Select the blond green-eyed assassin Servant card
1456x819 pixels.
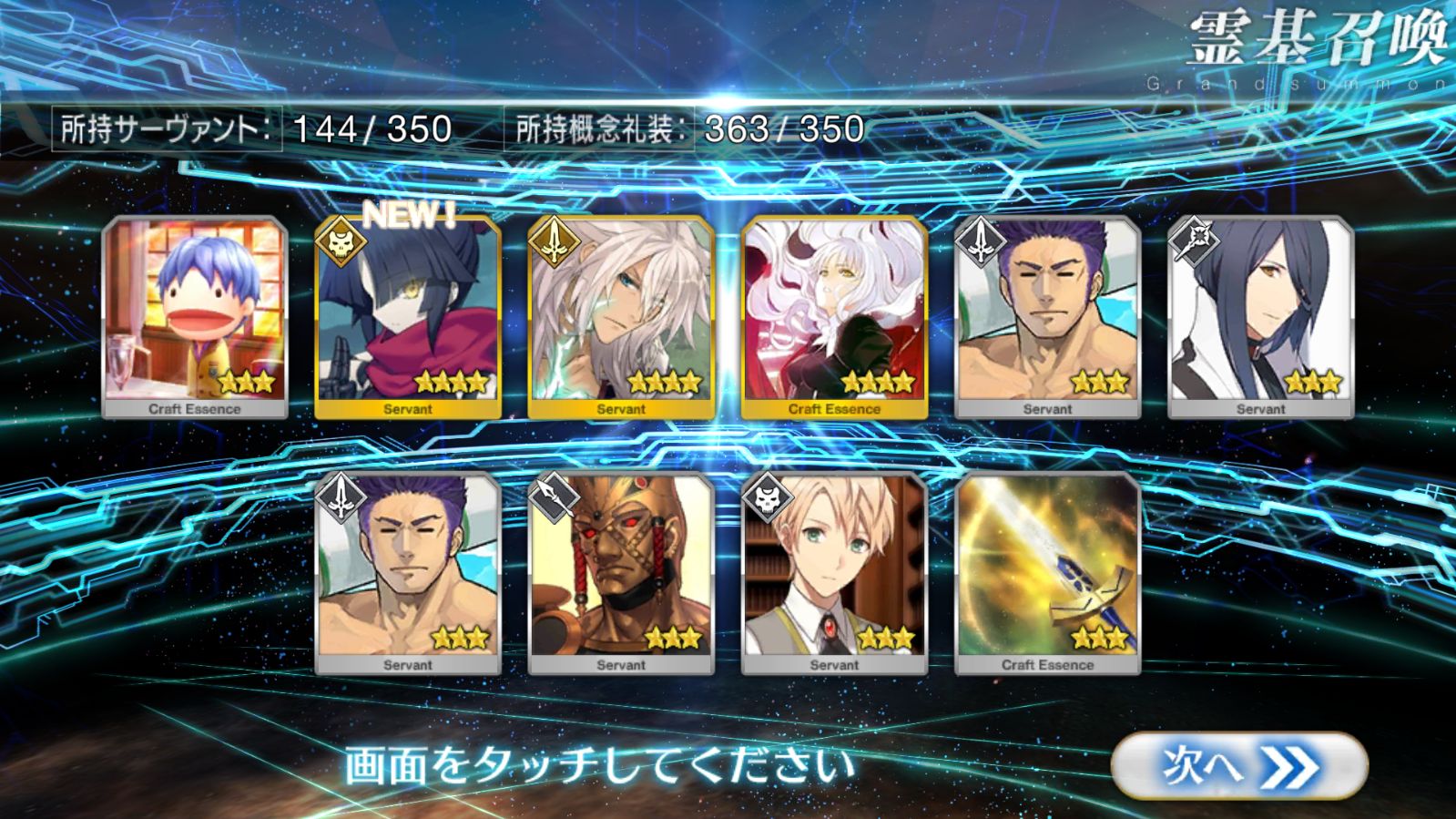[x=834, y=573]
